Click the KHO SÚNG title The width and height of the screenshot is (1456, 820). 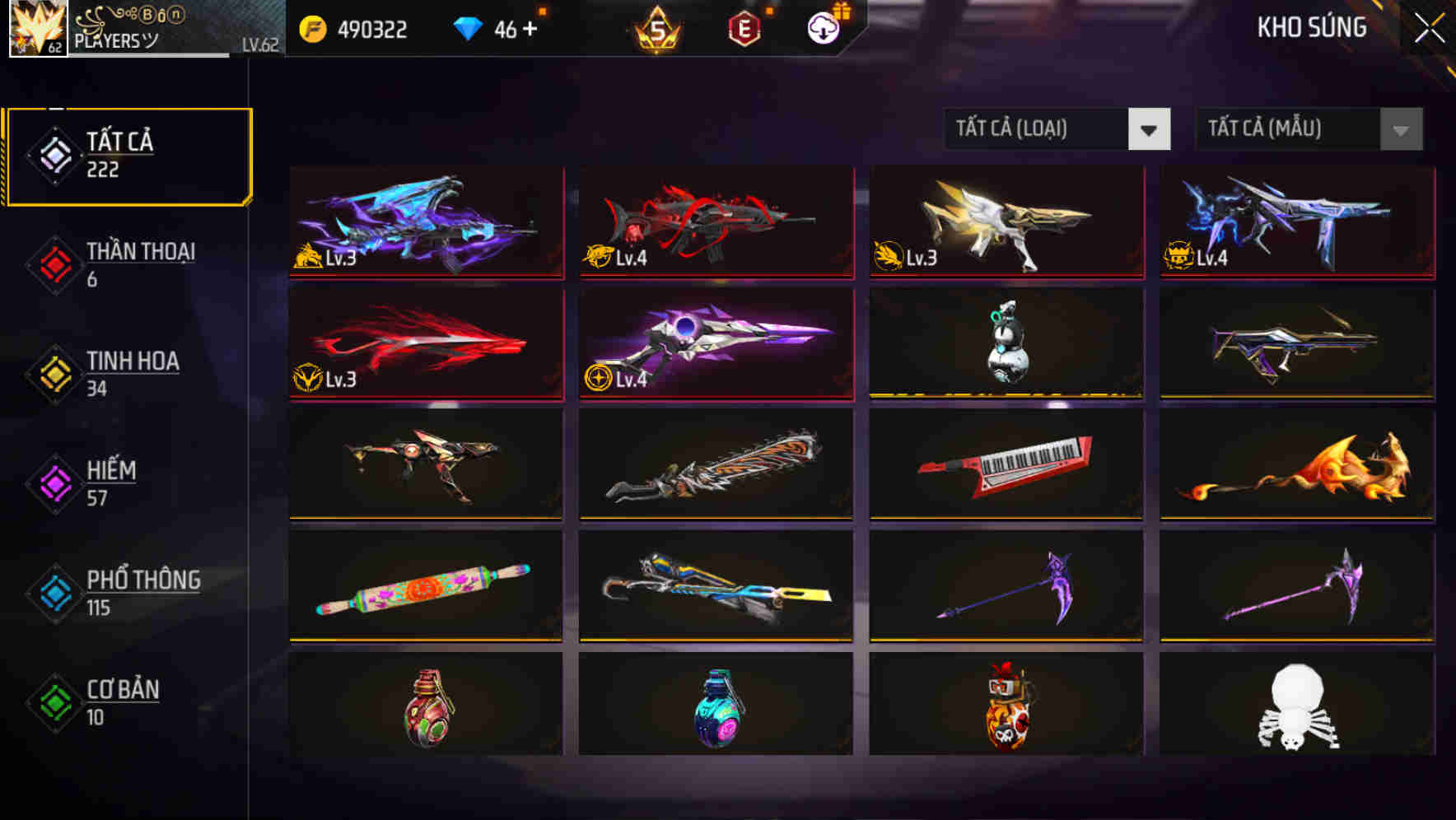1311,27
